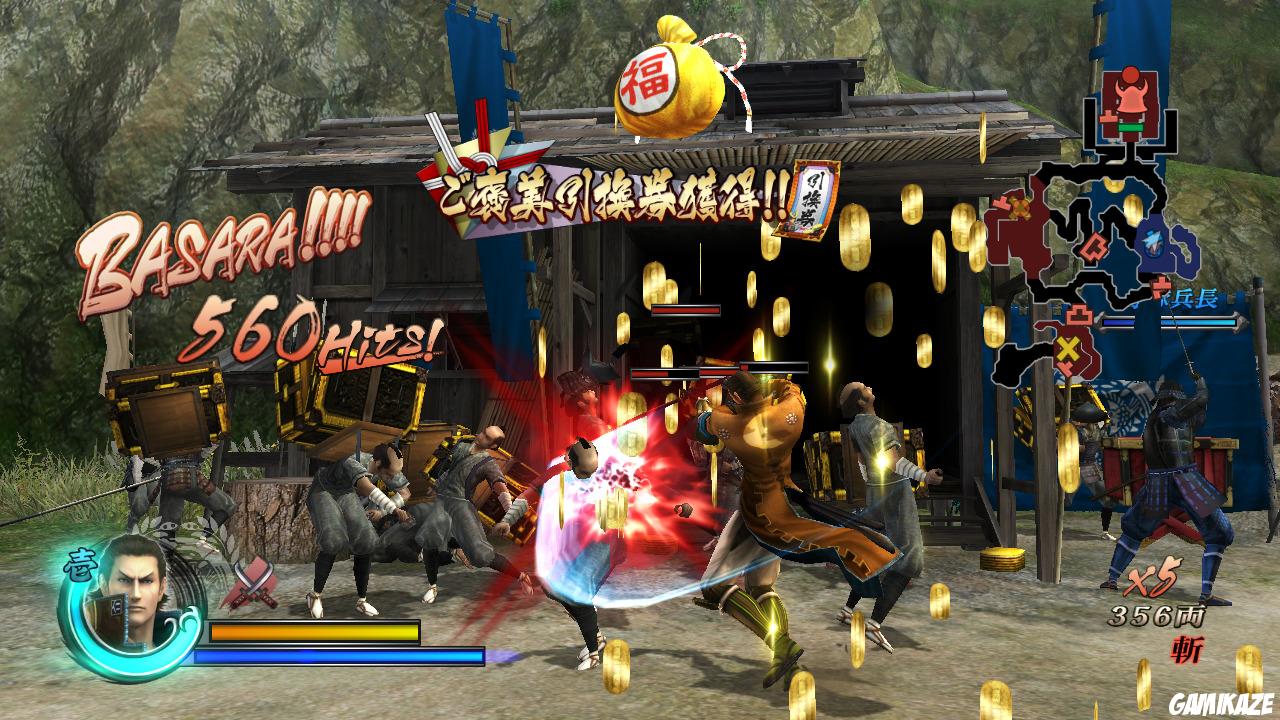This screenshot has height=720, width=1280.
Task: Select the blue player marker on minimap
Action: coord(1152,243)
